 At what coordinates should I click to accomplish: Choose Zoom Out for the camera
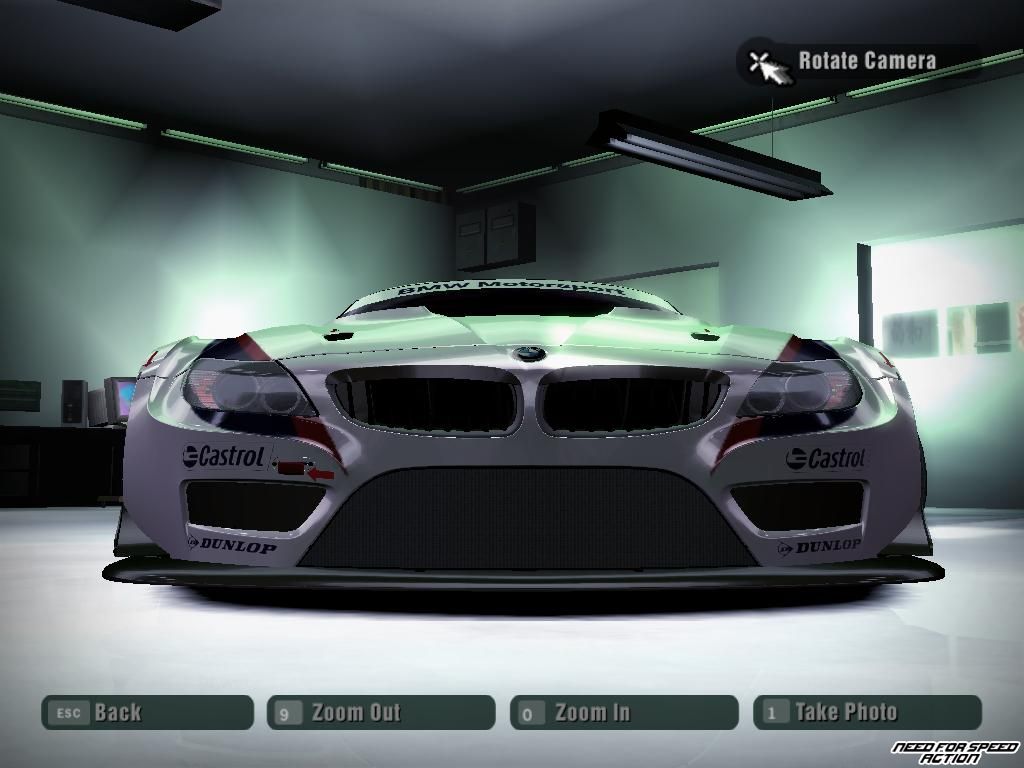pyautogui.click(x=381, y=713)
